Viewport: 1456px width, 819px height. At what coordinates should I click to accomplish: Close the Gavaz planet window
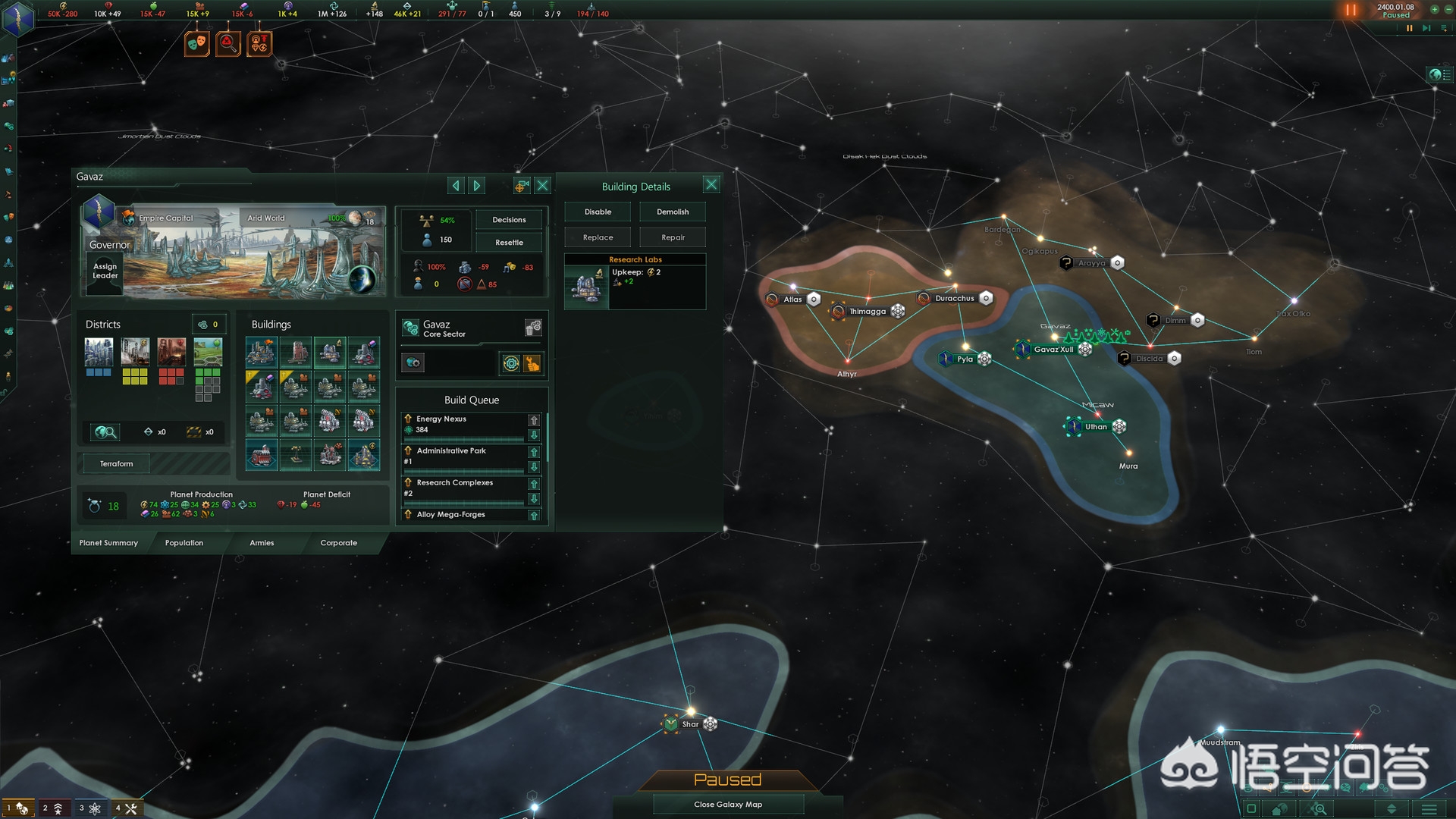coord(543,185)
